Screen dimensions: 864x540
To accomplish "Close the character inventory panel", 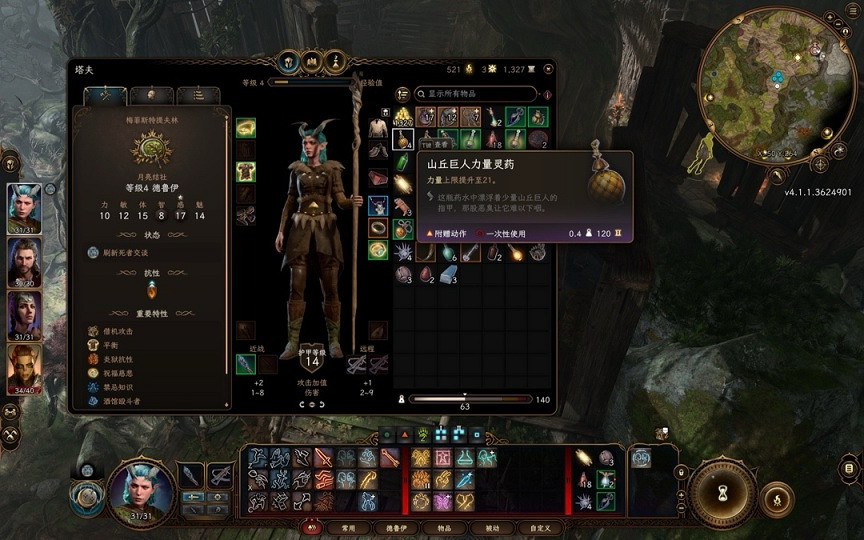I will [545, 69].
